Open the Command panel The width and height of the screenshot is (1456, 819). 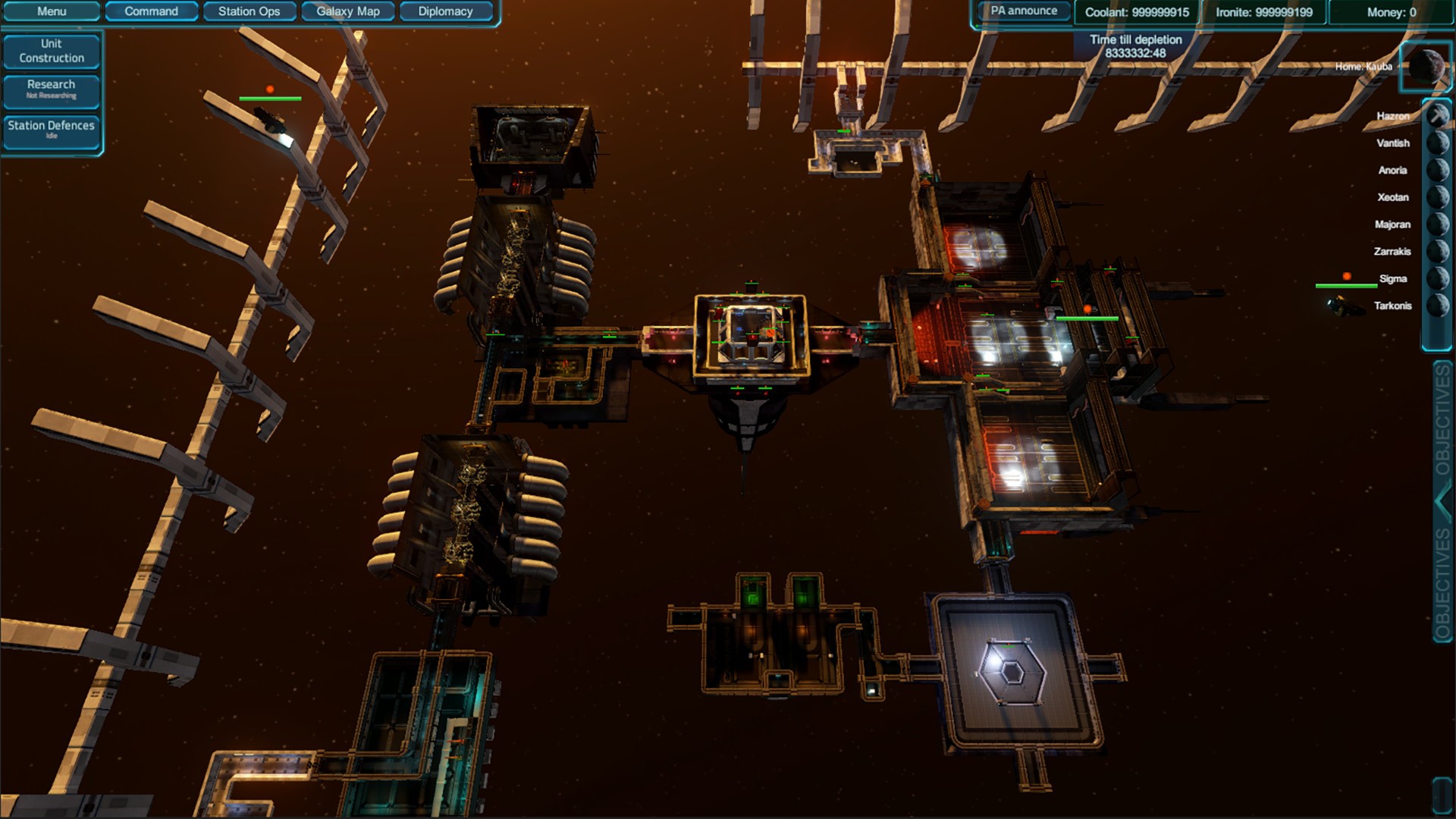(152, 11)
